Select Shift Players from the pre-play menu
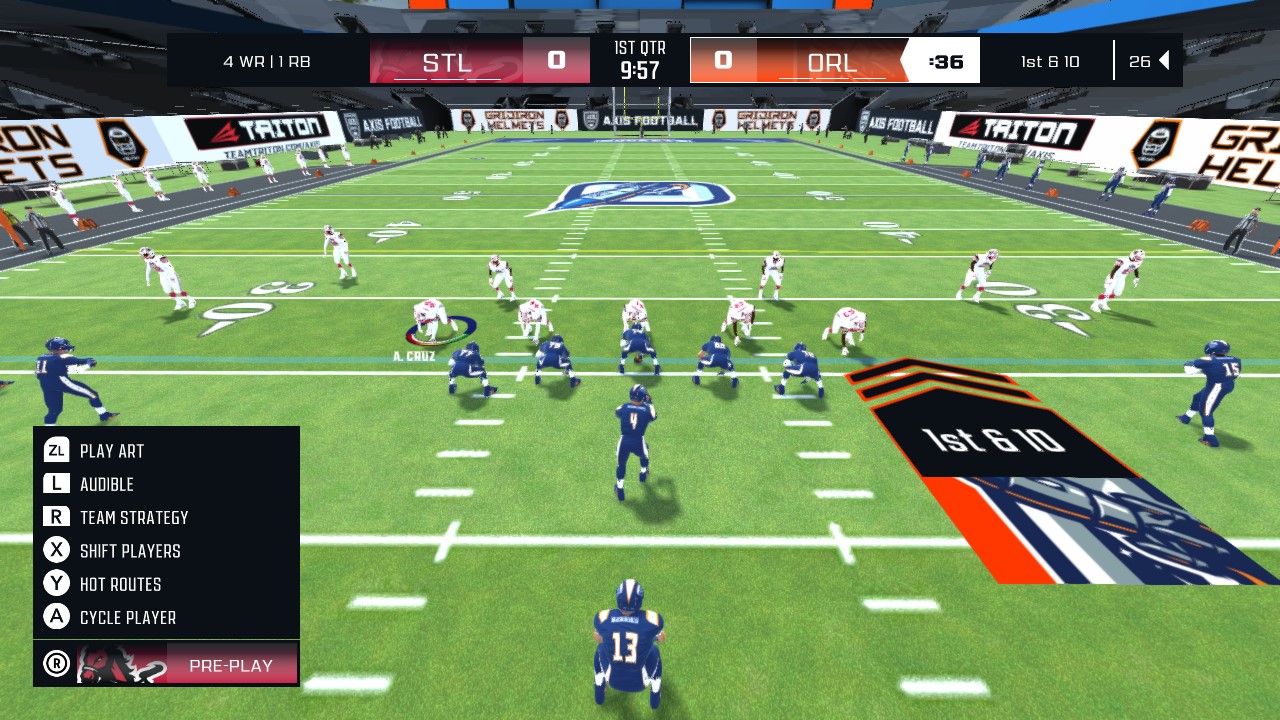Screen dimensions: 1280x720 point(130,551)
